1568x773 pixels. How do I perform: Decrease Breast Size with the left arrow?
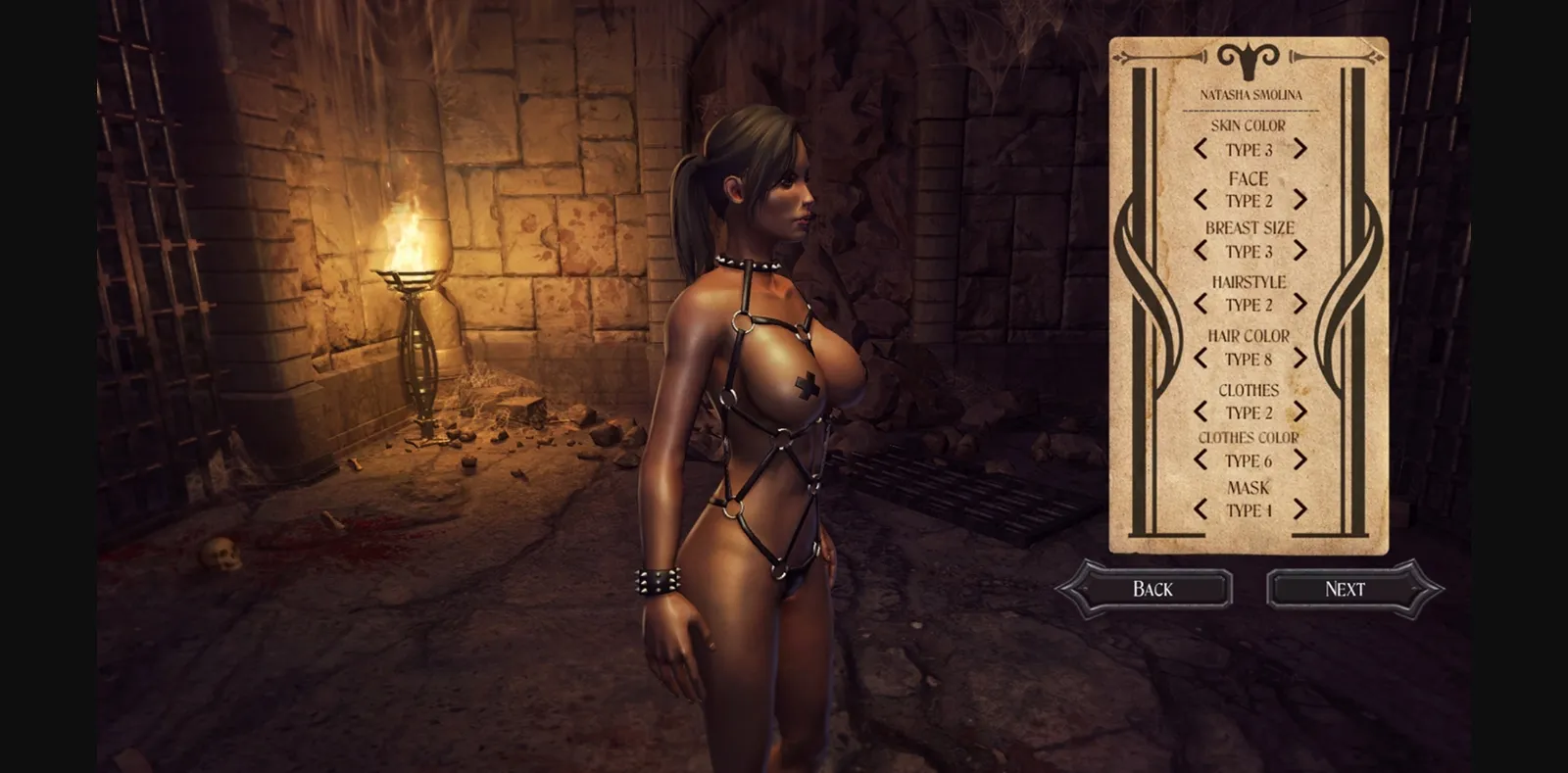point(1201,251)
